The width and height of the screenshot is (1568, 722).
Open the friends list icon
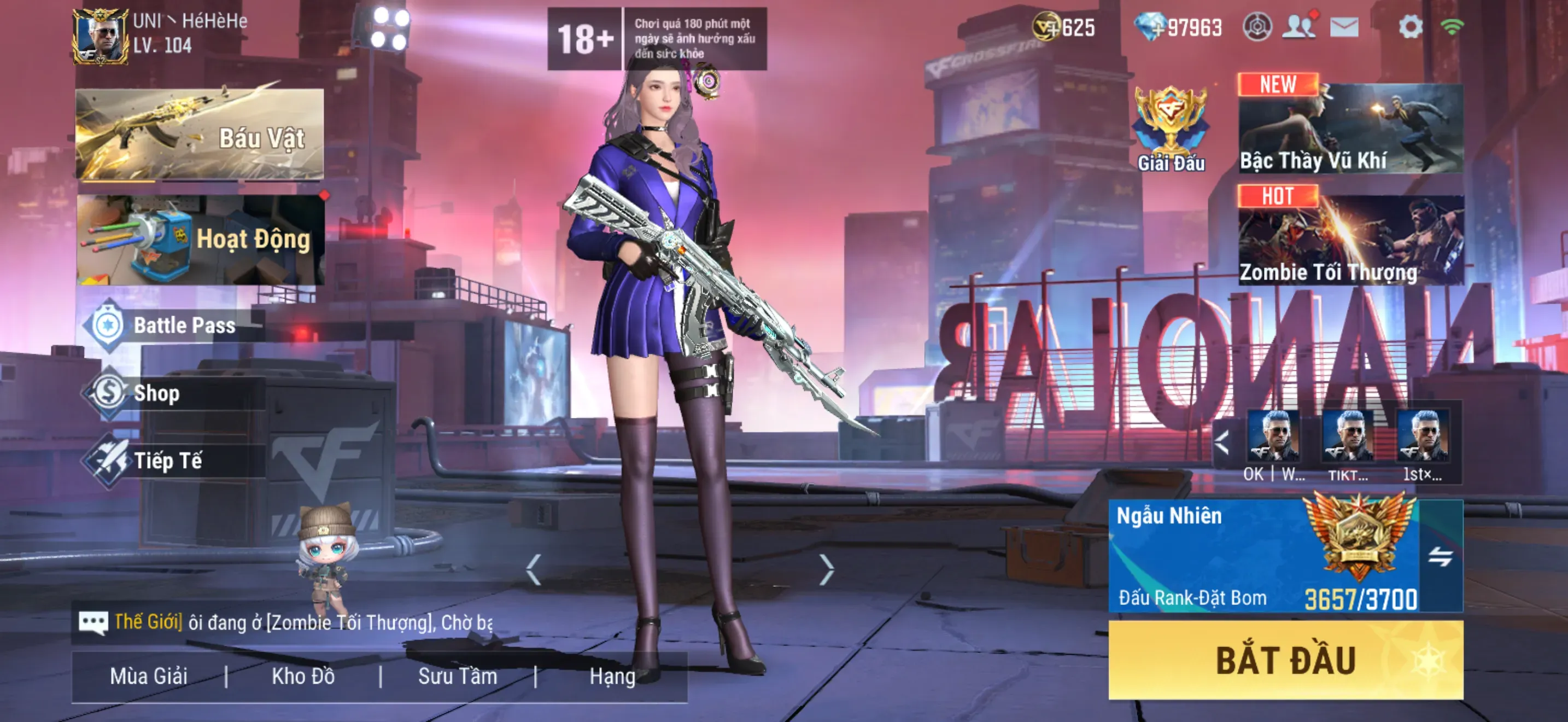(x=1299, y=27)
